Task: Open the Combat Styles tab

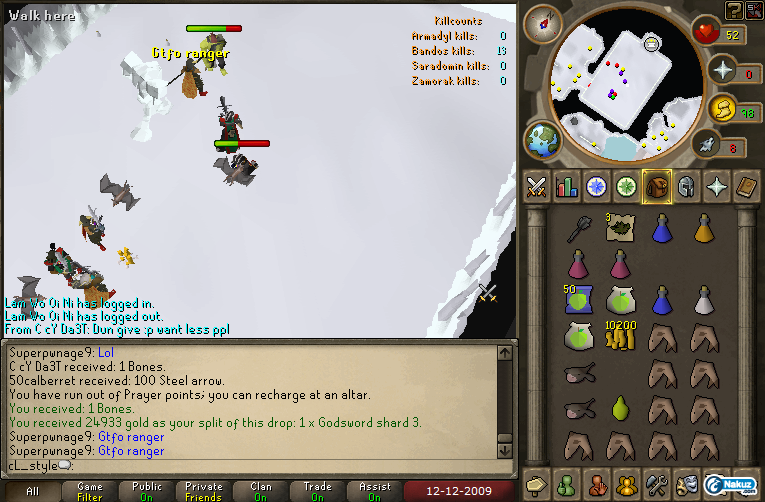Action: pos(536,186)
